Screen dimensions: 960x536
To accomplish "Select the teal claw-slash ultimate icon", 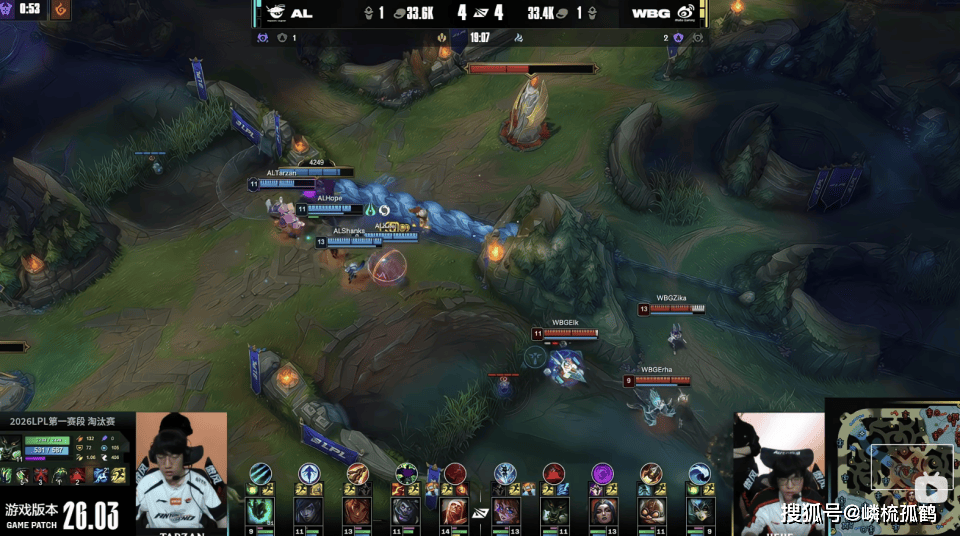I will [260, 474].
